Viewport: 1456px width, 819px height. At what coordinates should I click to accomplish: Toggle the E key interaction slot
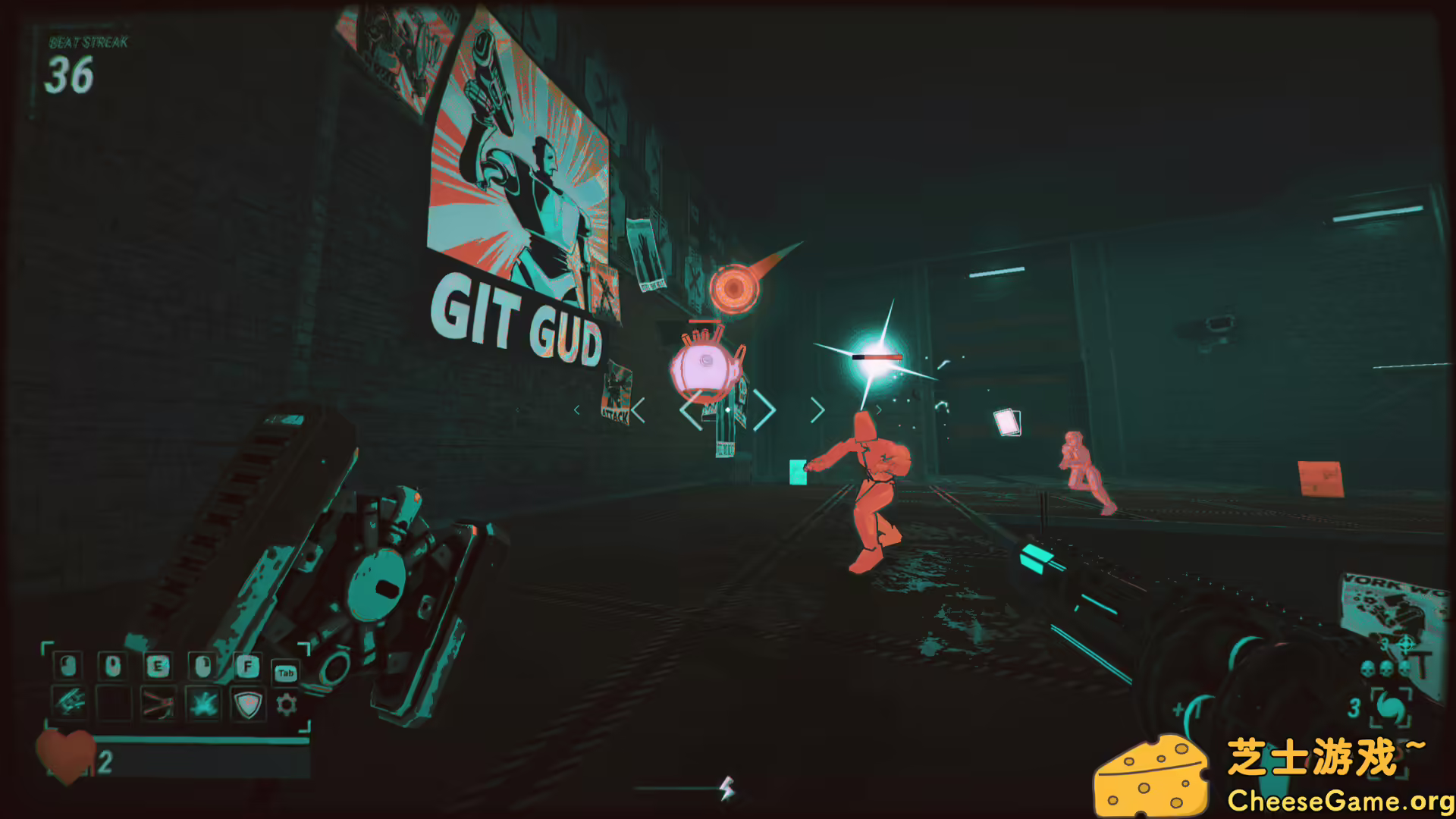pos(158,667)
